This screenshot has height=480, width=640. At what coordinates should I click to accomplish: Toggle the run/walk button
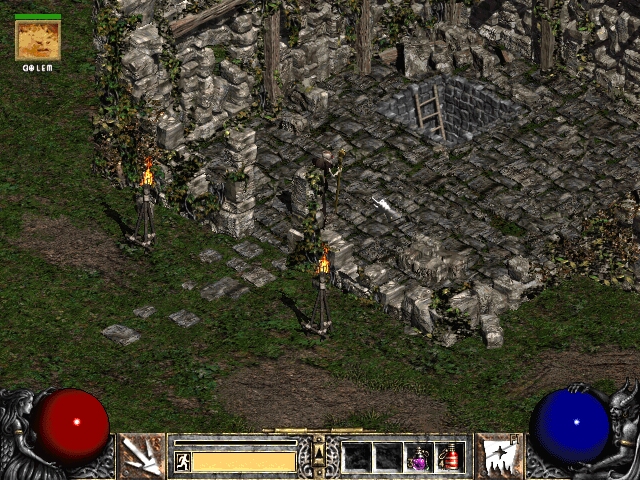click(182, 461)
